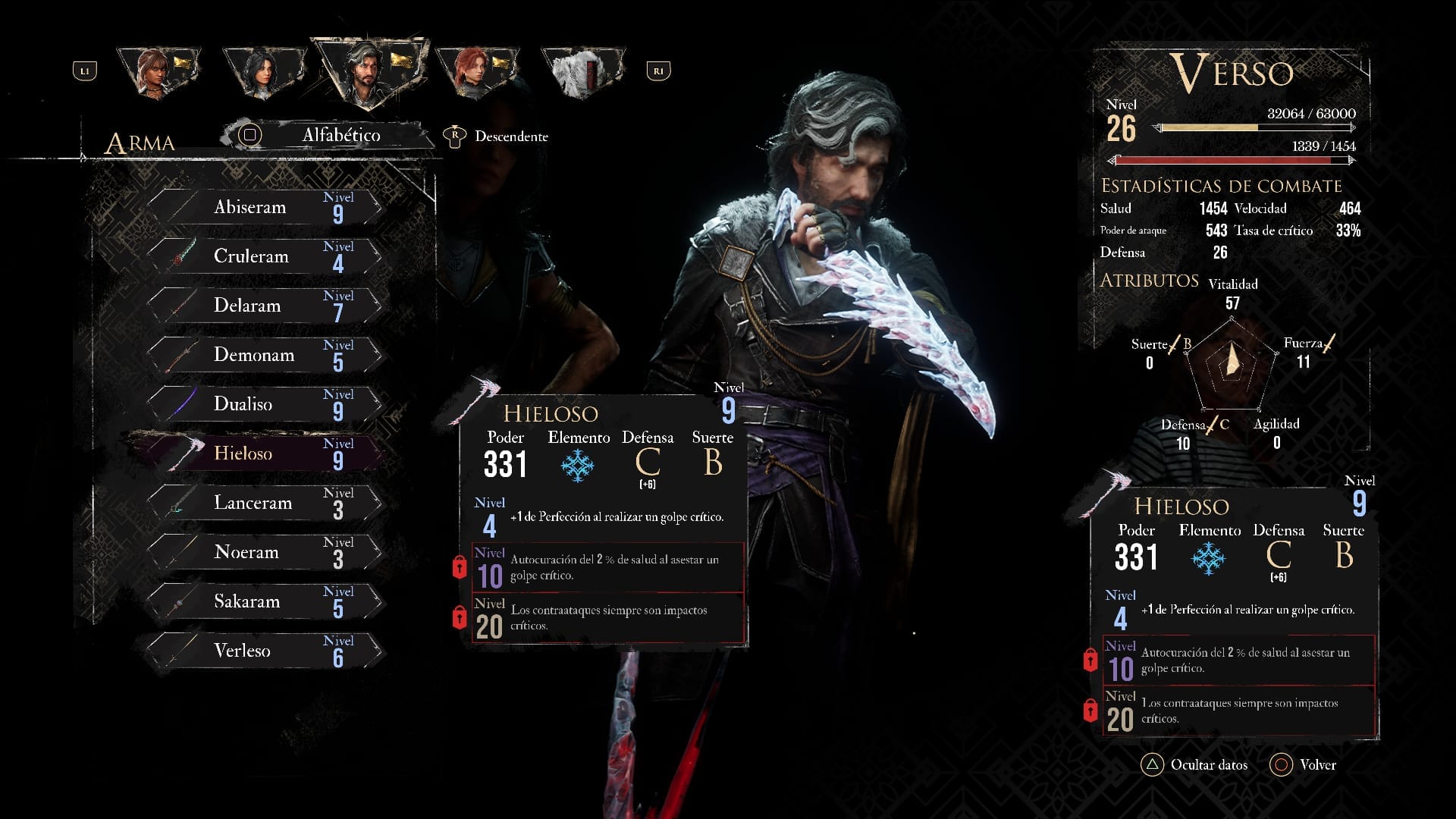Choose Cruleram from the weapon list

(262, 256)
